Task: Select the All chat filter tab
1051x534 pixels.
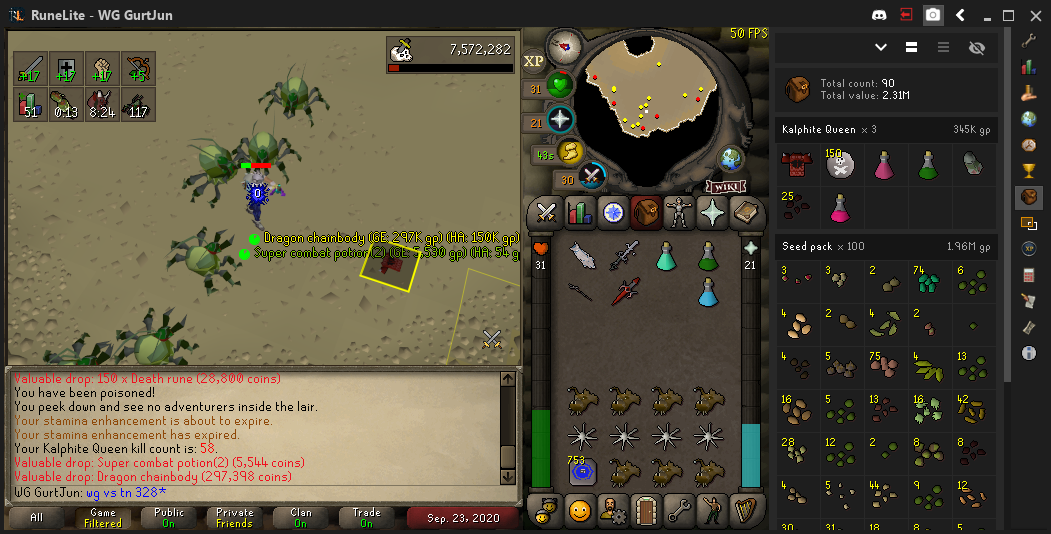Action: 37,519
